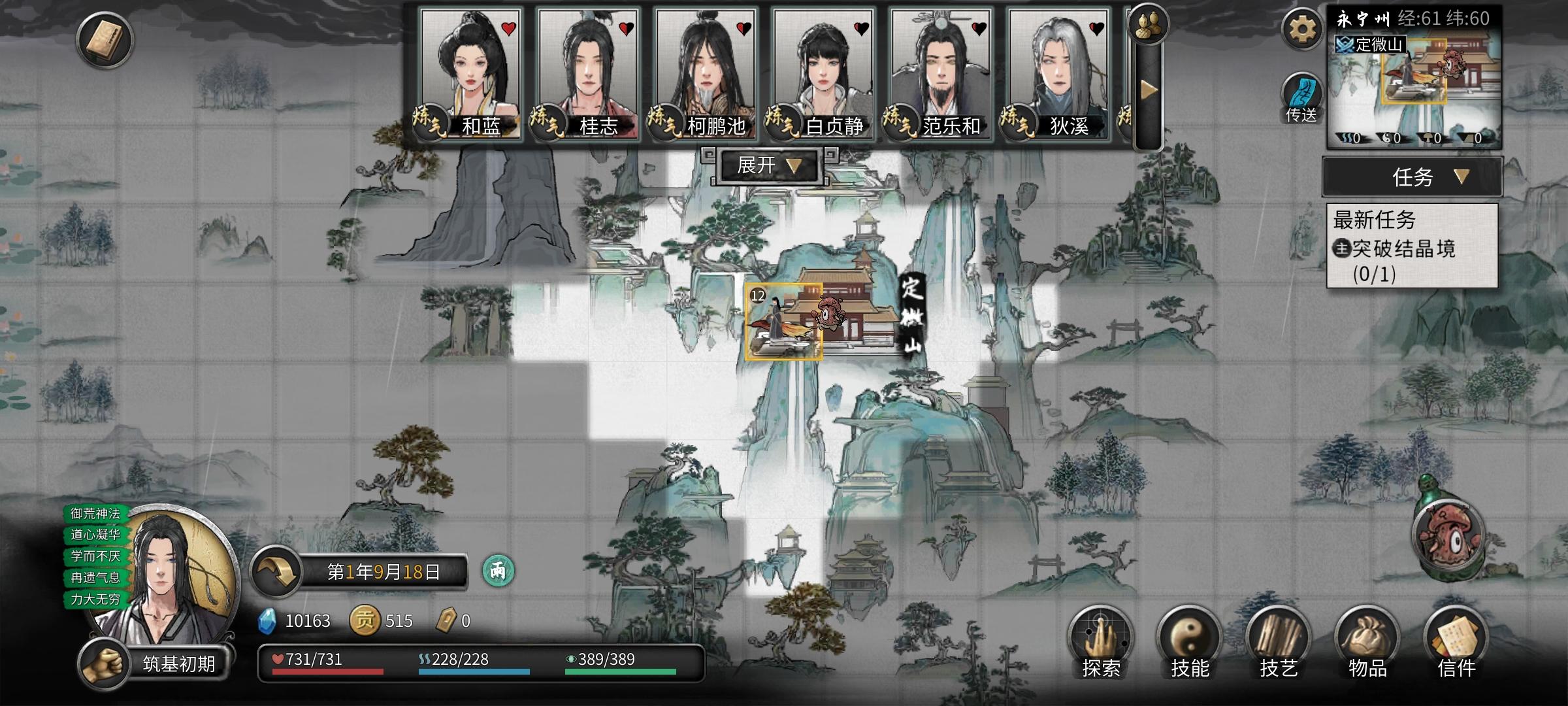1568x706 pixels.
Task: Expand the character list with 展开
Action: [768, 165]
